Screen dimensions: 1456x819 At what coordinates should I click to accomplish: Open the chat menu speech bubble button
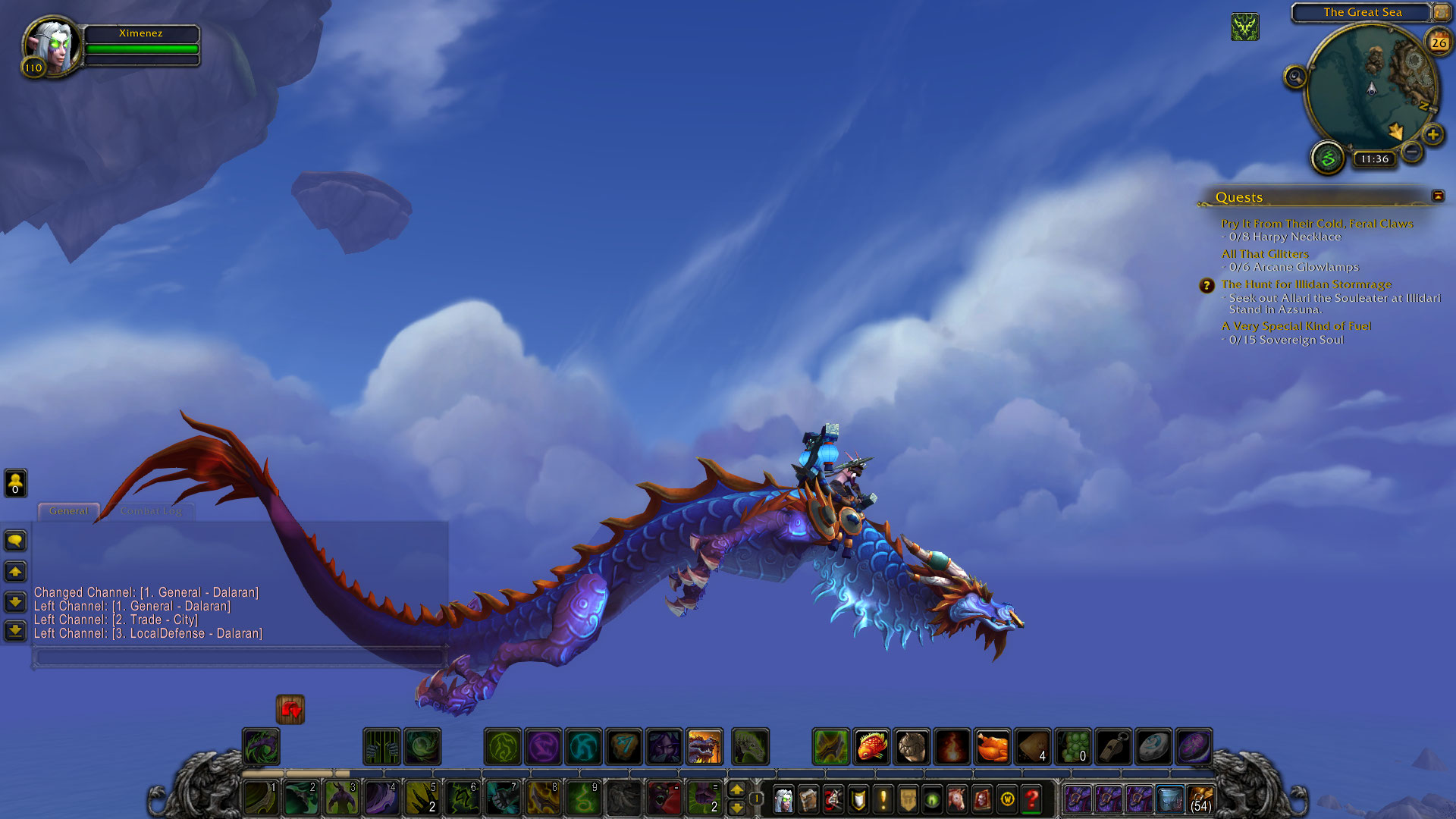(x=15, y=541)
